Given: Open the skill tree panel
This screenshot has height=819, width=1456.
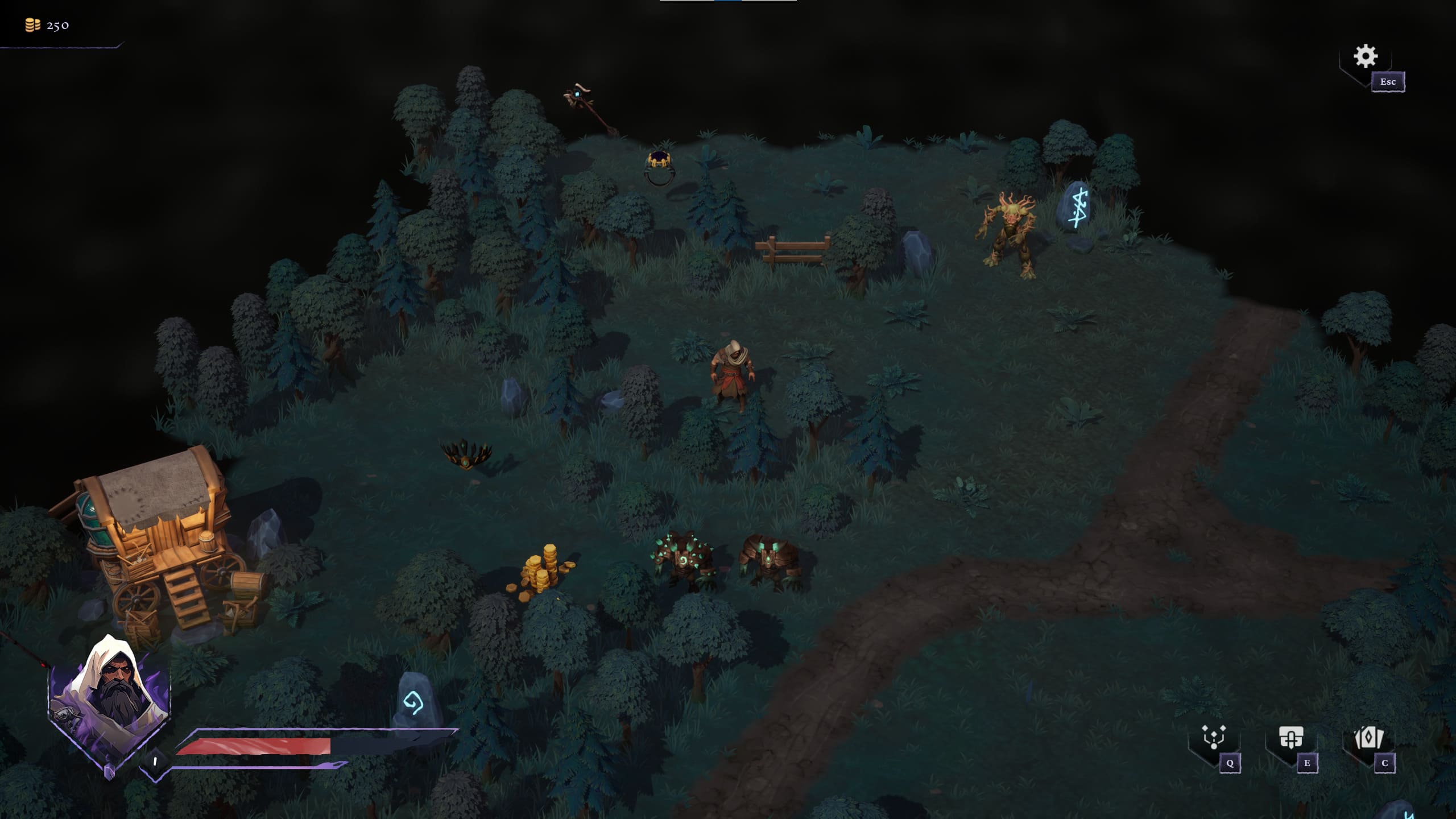Looking at the screenshot, I should (x=1214, y=738).
